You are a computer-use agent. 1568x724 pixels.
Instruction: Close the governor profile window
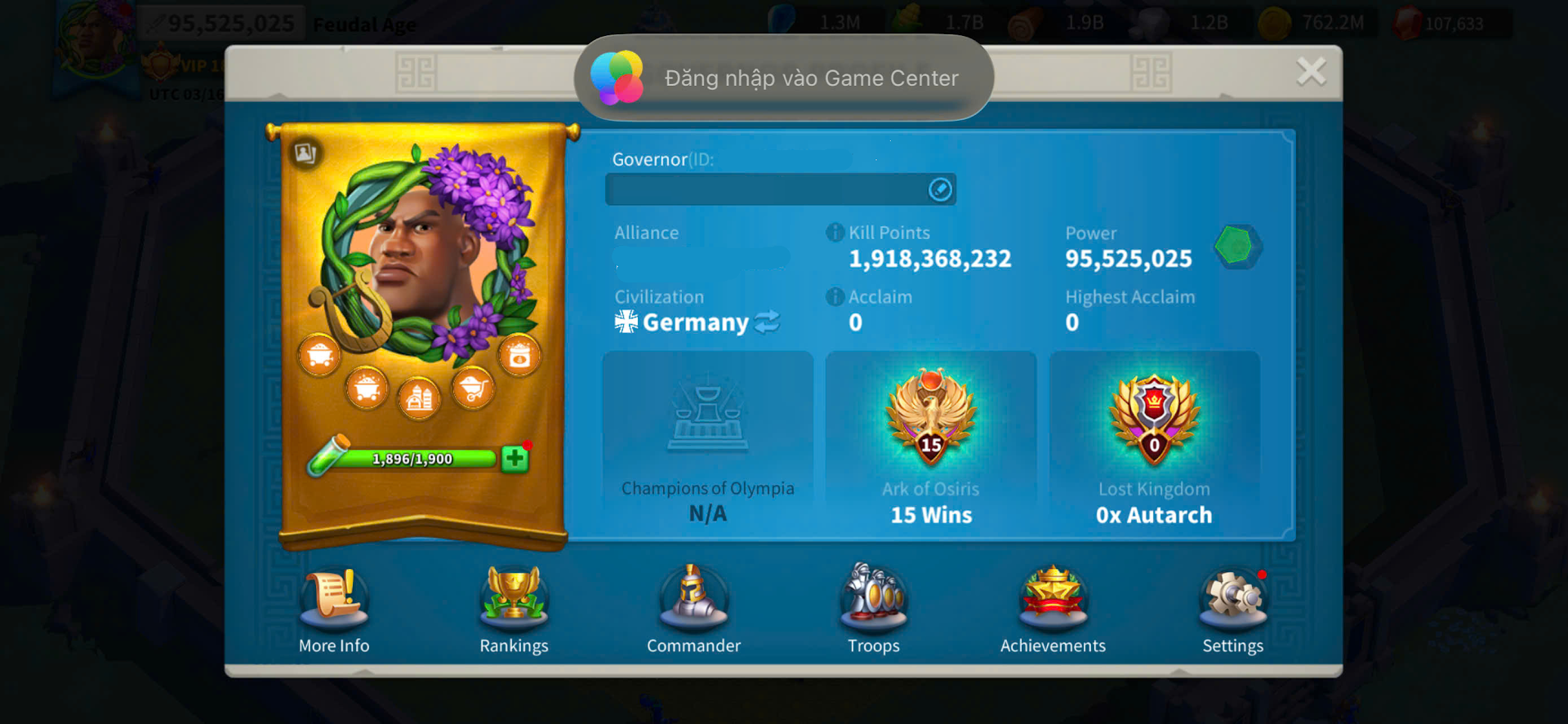click(1311, 72)
